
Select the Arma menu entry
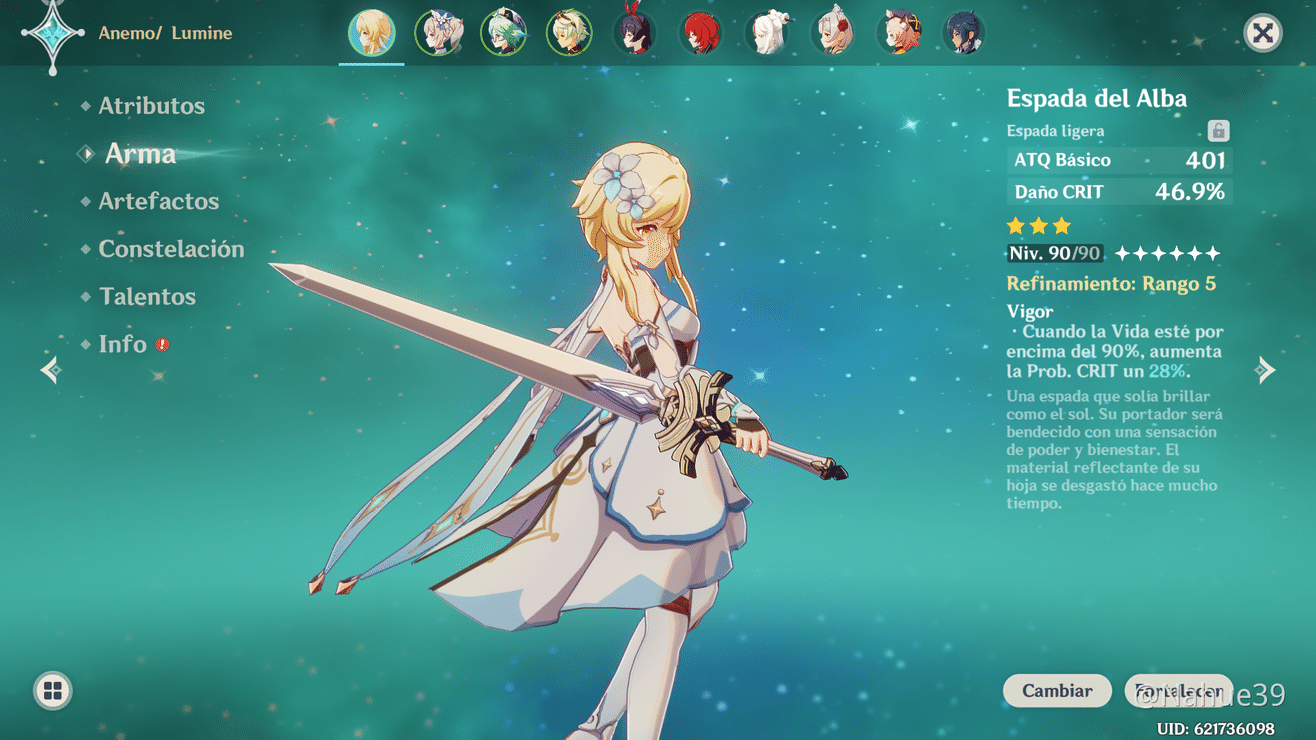click(140, 154)
